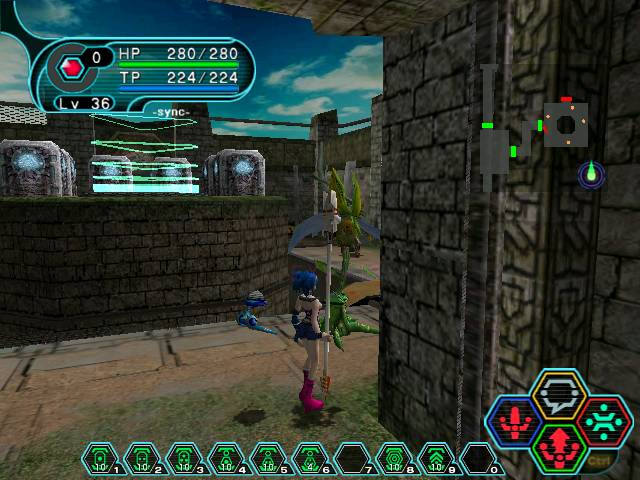640x480 pixels.
Task: Use the item in hotbar slot 2
Action: click(x=142, y=460)
